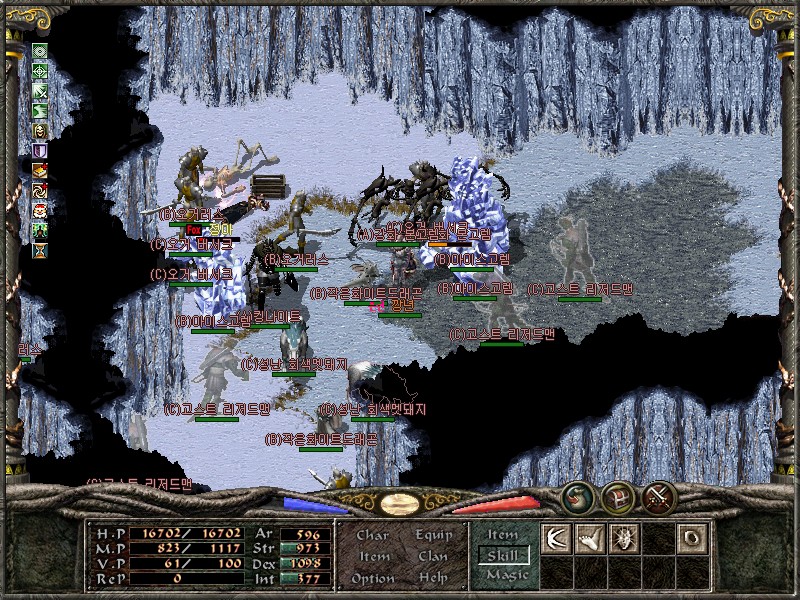Use the footprint skill in the quickbar
This screenshot has height=600, width=800.
589,538
